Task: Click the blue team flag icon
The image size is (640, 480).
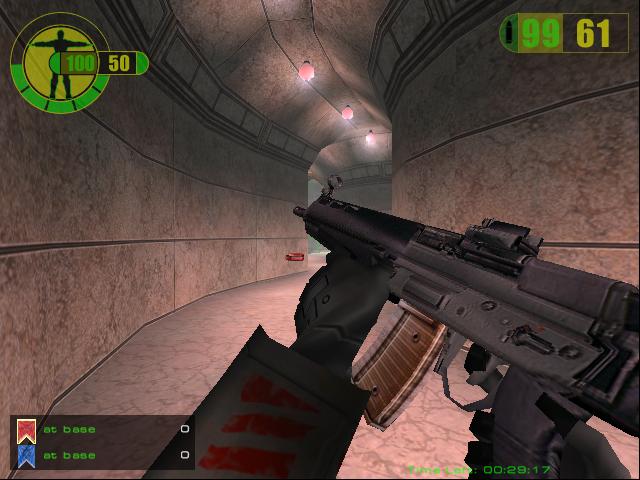Action: tap(26, 455)
